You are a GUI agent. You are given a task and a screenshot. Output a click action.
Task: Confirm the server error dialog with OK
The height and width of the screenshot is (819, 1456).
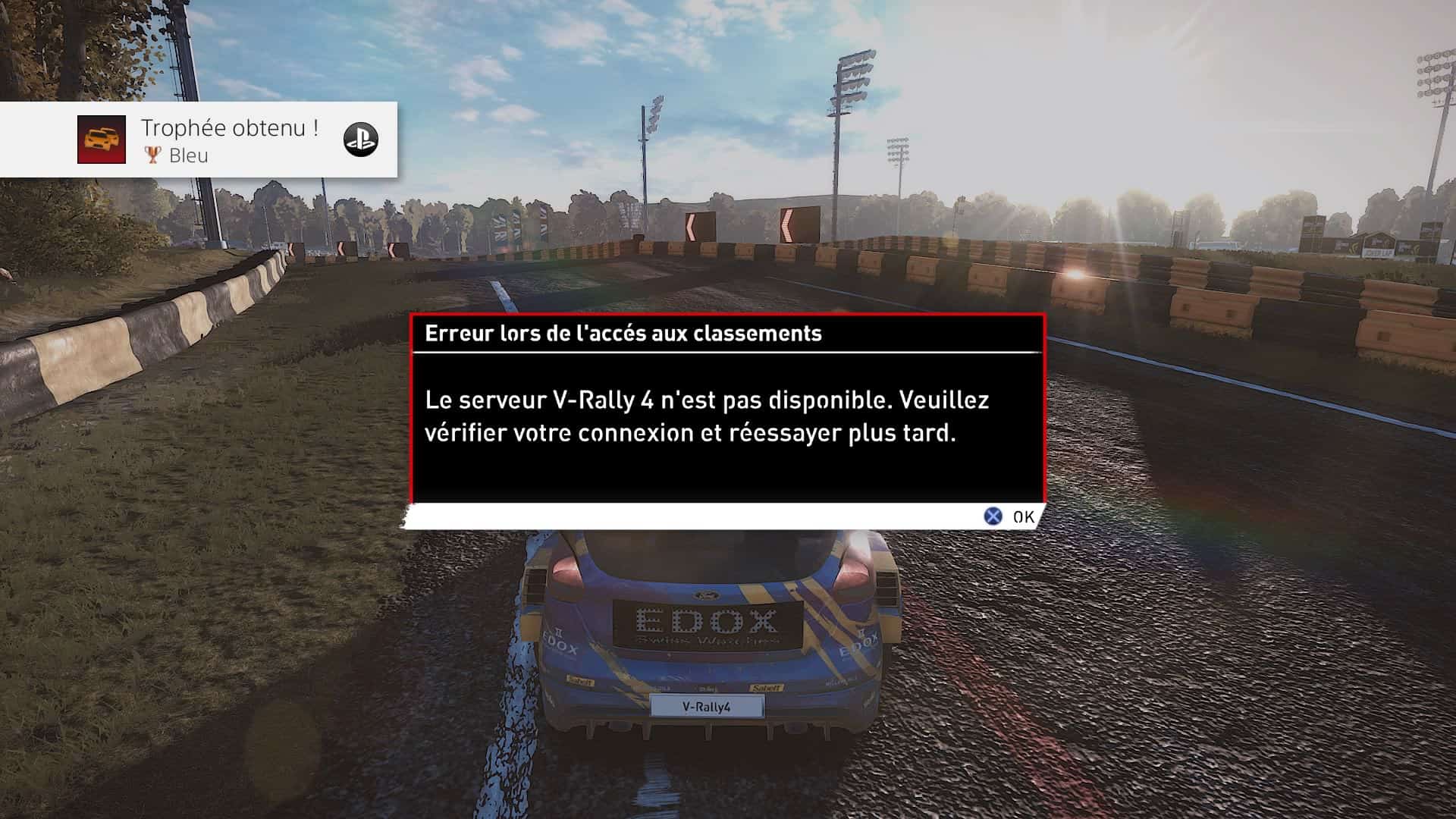pos(1010,517)
